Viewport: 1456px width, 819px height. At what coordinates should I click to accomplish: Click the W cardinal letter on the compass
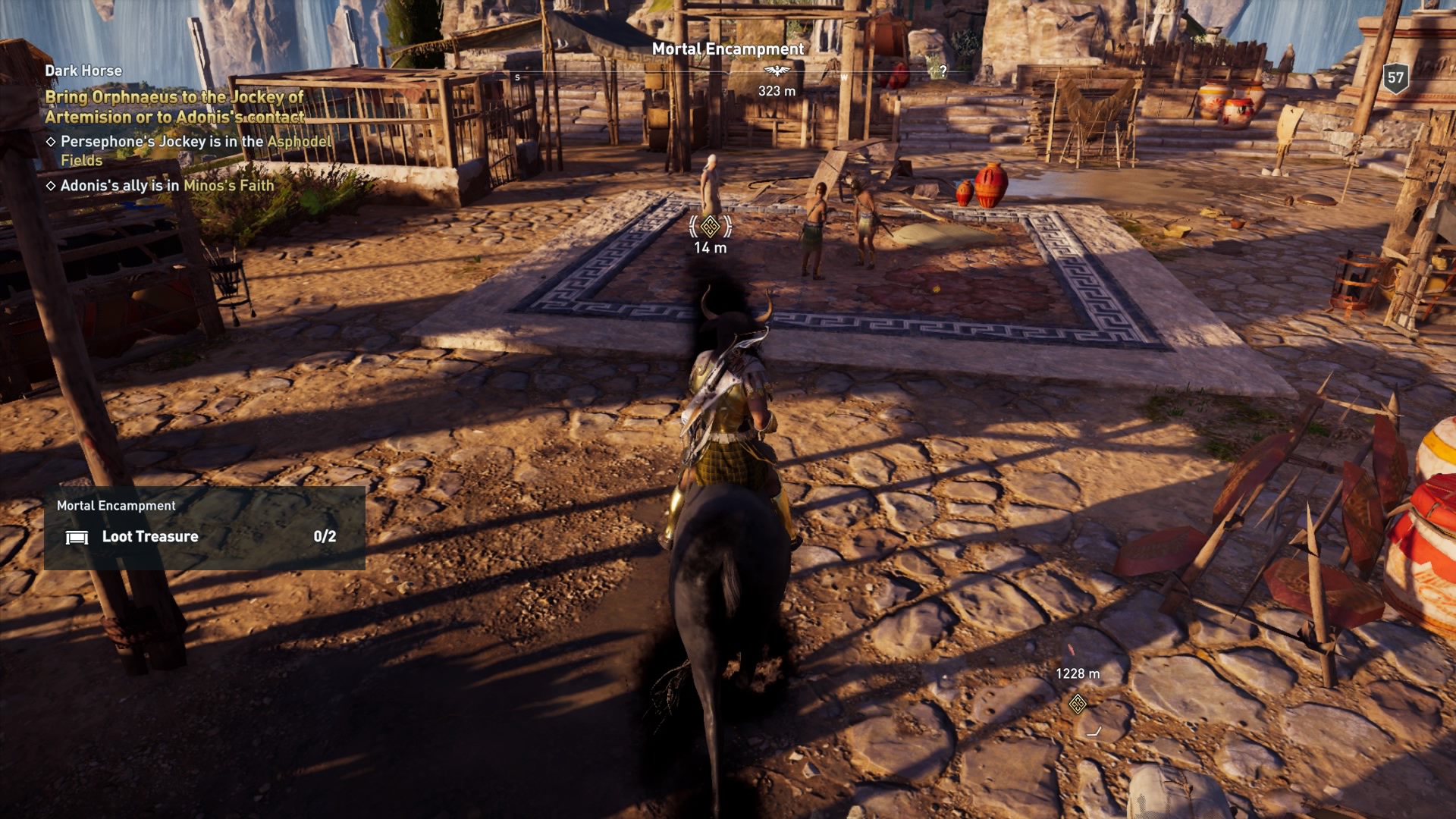844,76
